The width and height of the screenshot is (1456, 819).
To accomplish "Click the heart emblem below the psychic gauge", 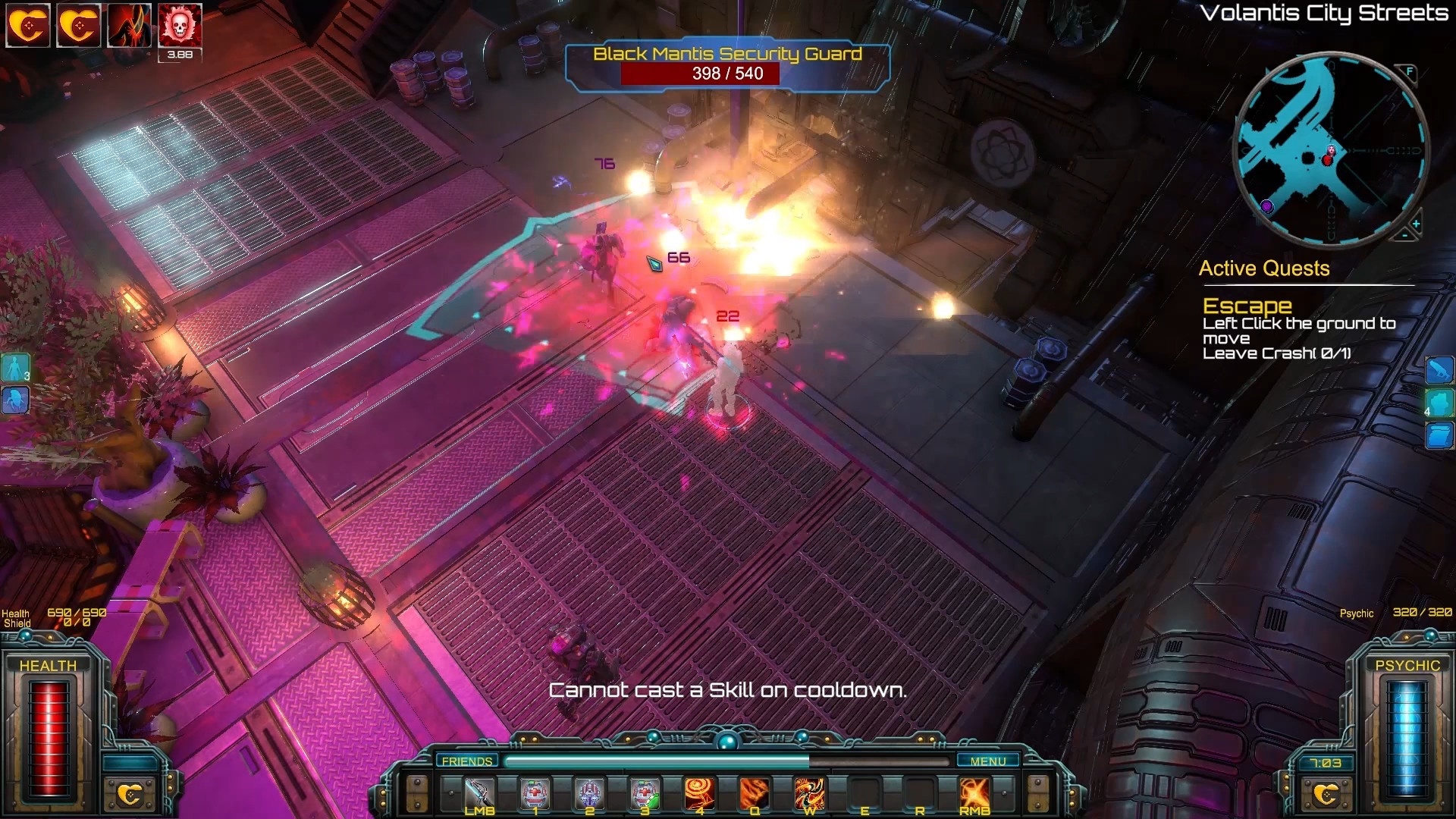I will [1325, 794].
